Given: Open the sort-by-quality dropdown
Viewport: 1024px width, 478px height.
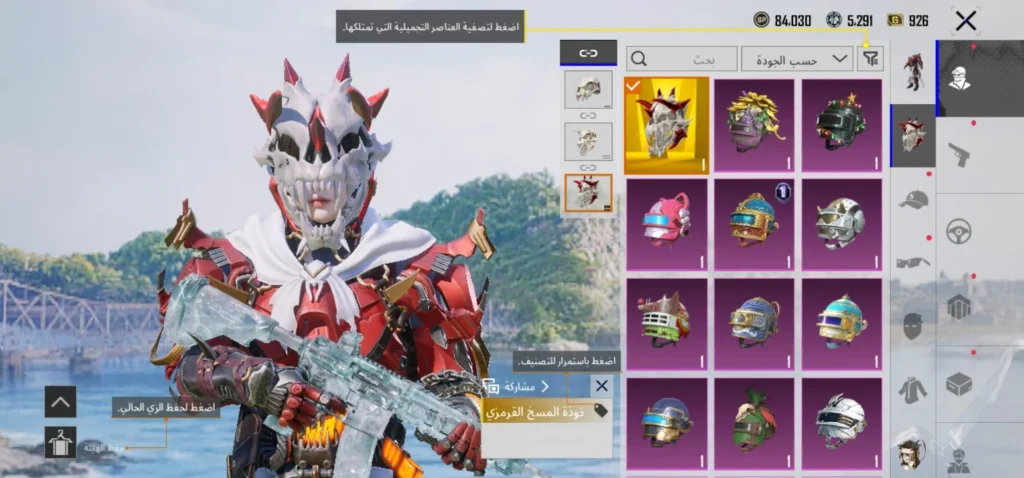Looking at the screenshot, I should [797, 59].
